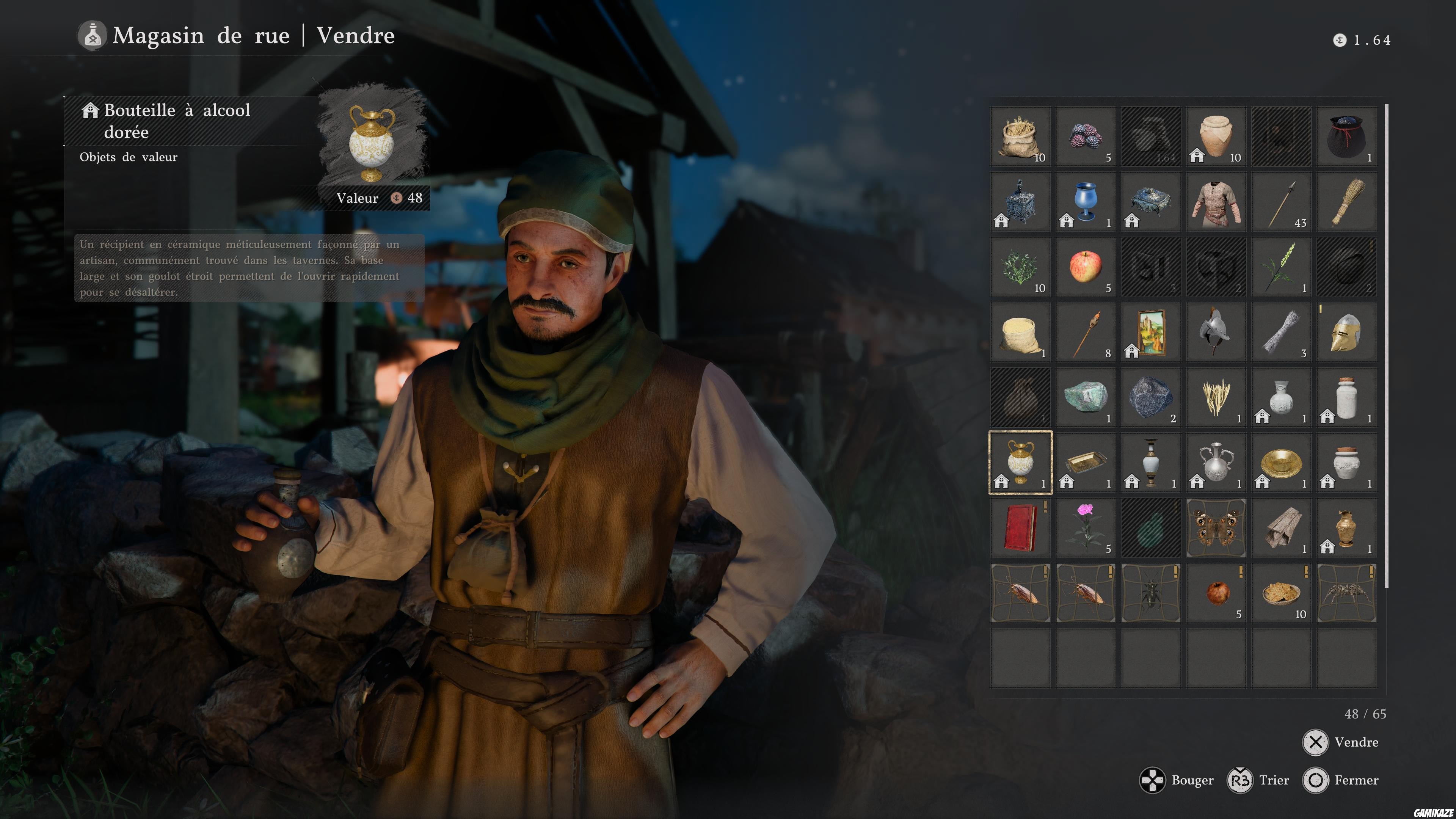Select the straw broom slot
The image size is (1456, 819).
point(1346,202)
